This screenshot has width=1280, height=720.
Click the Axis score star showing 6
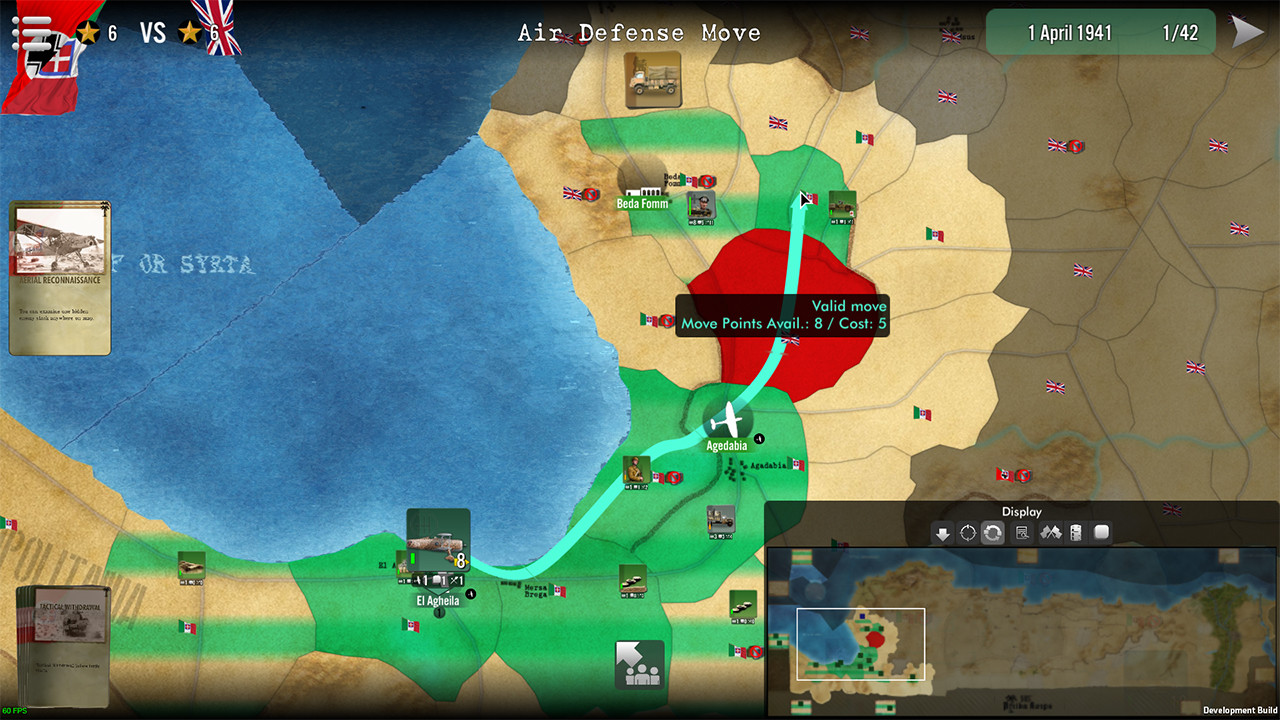click(88, 31)
